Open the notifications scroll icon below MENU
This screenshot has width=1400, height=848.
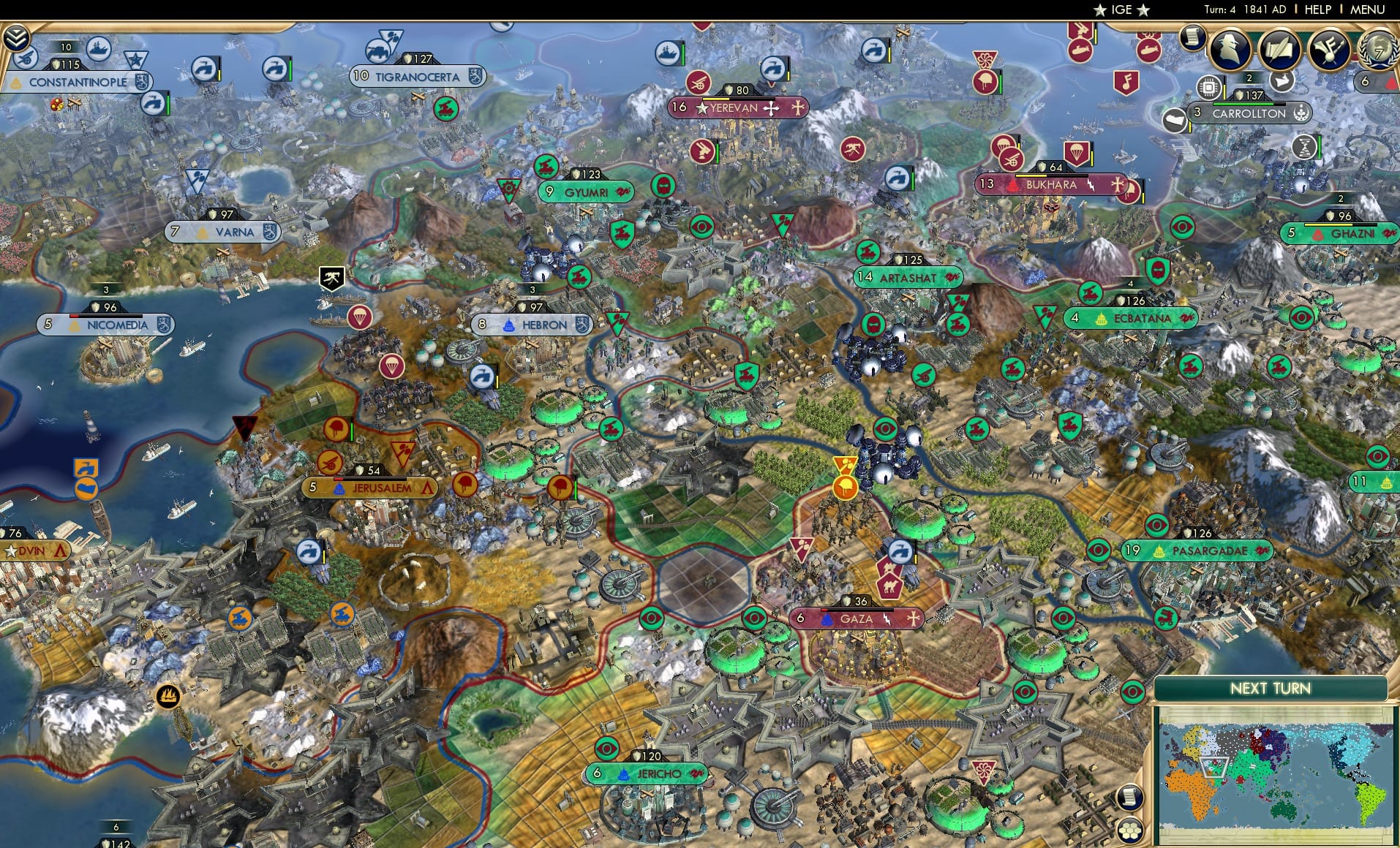(x=1192, y=39)
